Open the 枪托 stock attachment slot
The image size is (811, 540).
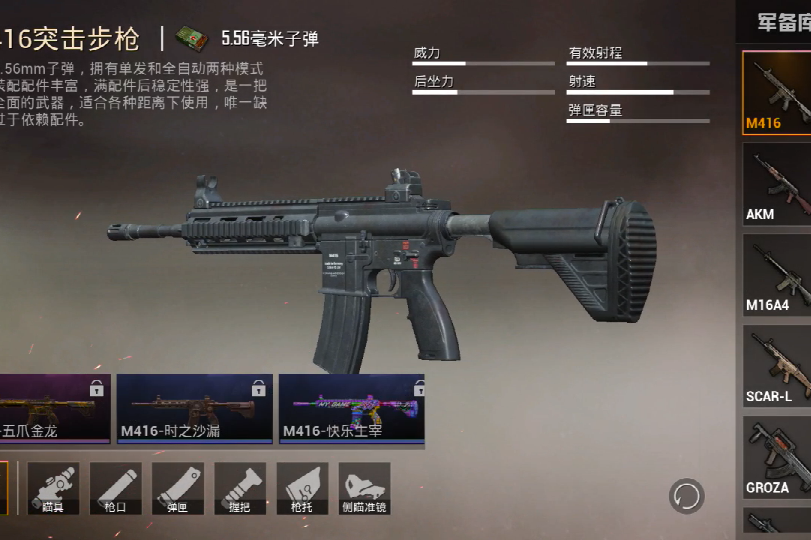302,487
